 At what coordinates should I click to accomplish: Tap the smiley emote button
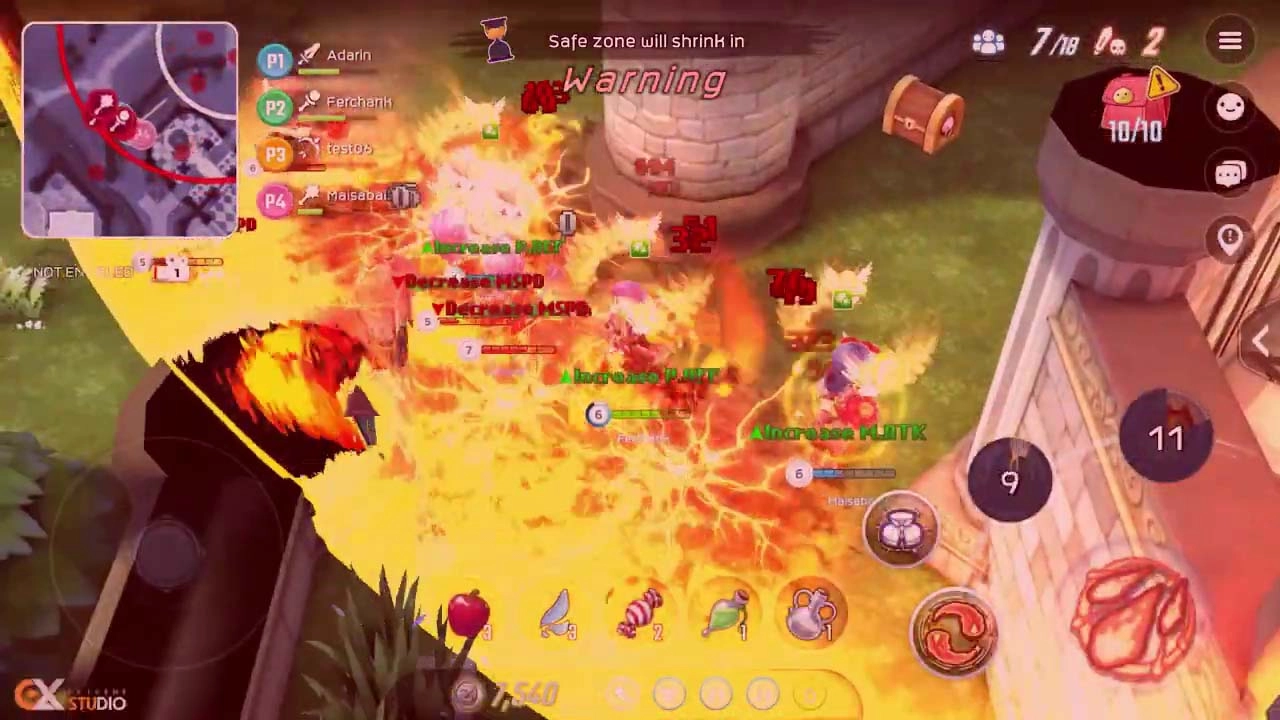[x=1229, y=108]
